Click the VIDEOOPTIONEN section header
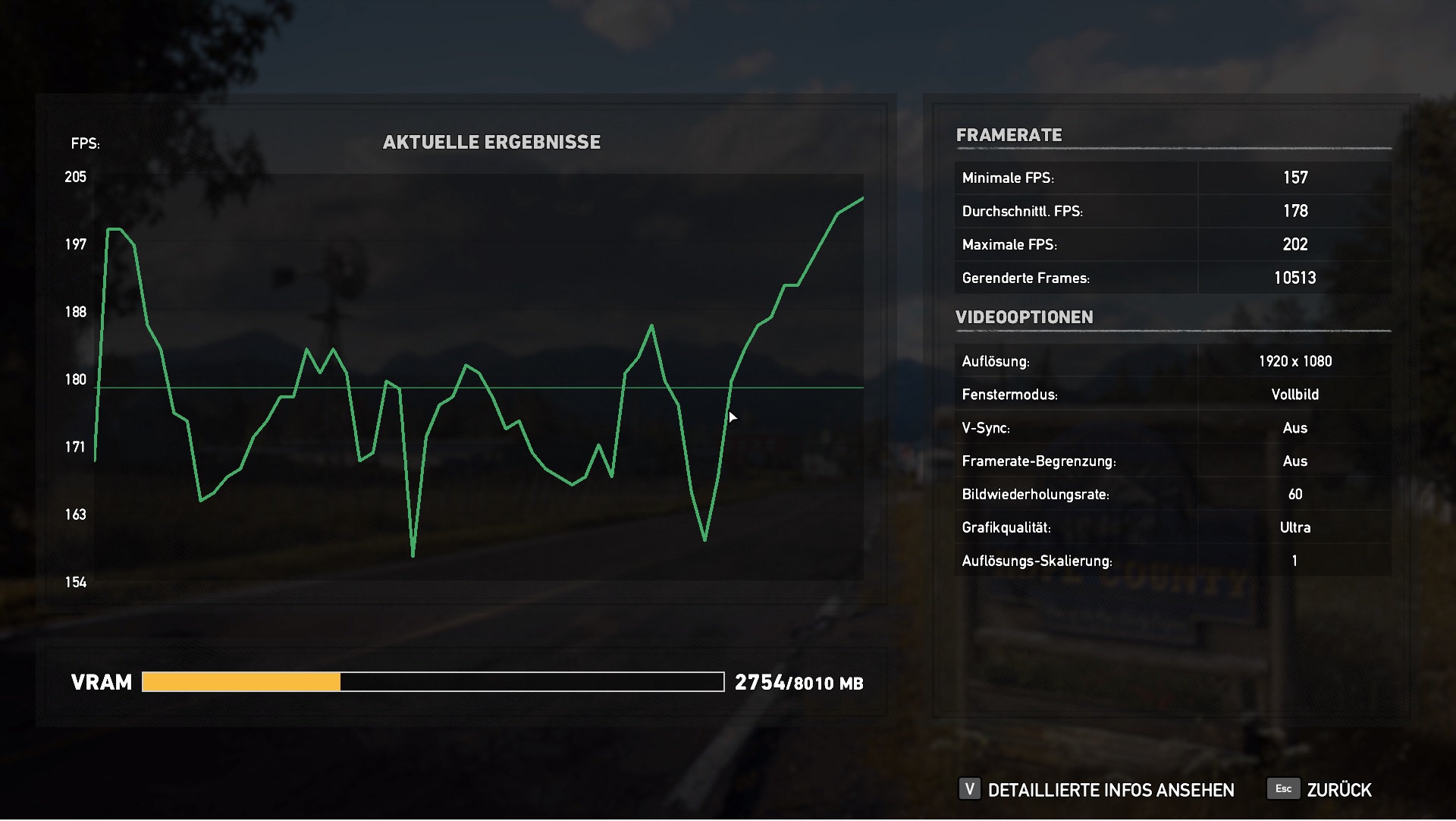Screen dimensions: 1456x821 [x=1024, y=317]
